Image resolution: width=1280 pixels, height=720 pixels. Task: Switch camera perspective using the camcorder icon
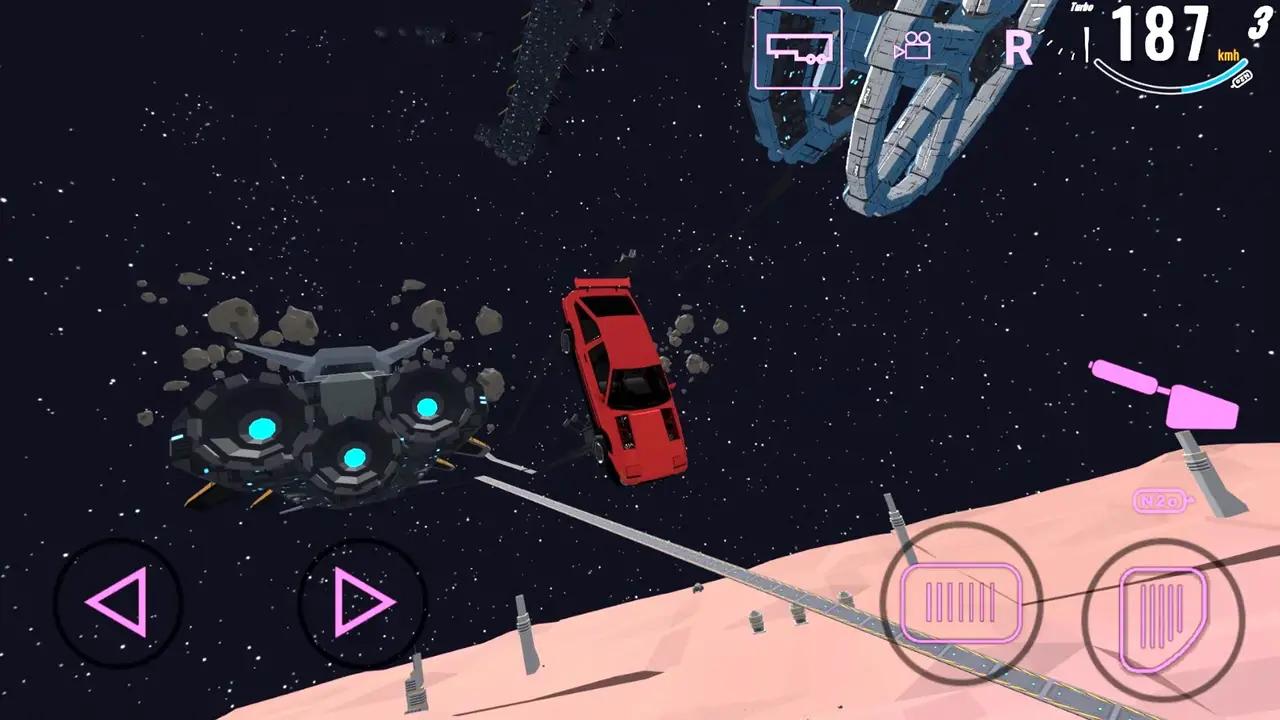click(916, 44)
